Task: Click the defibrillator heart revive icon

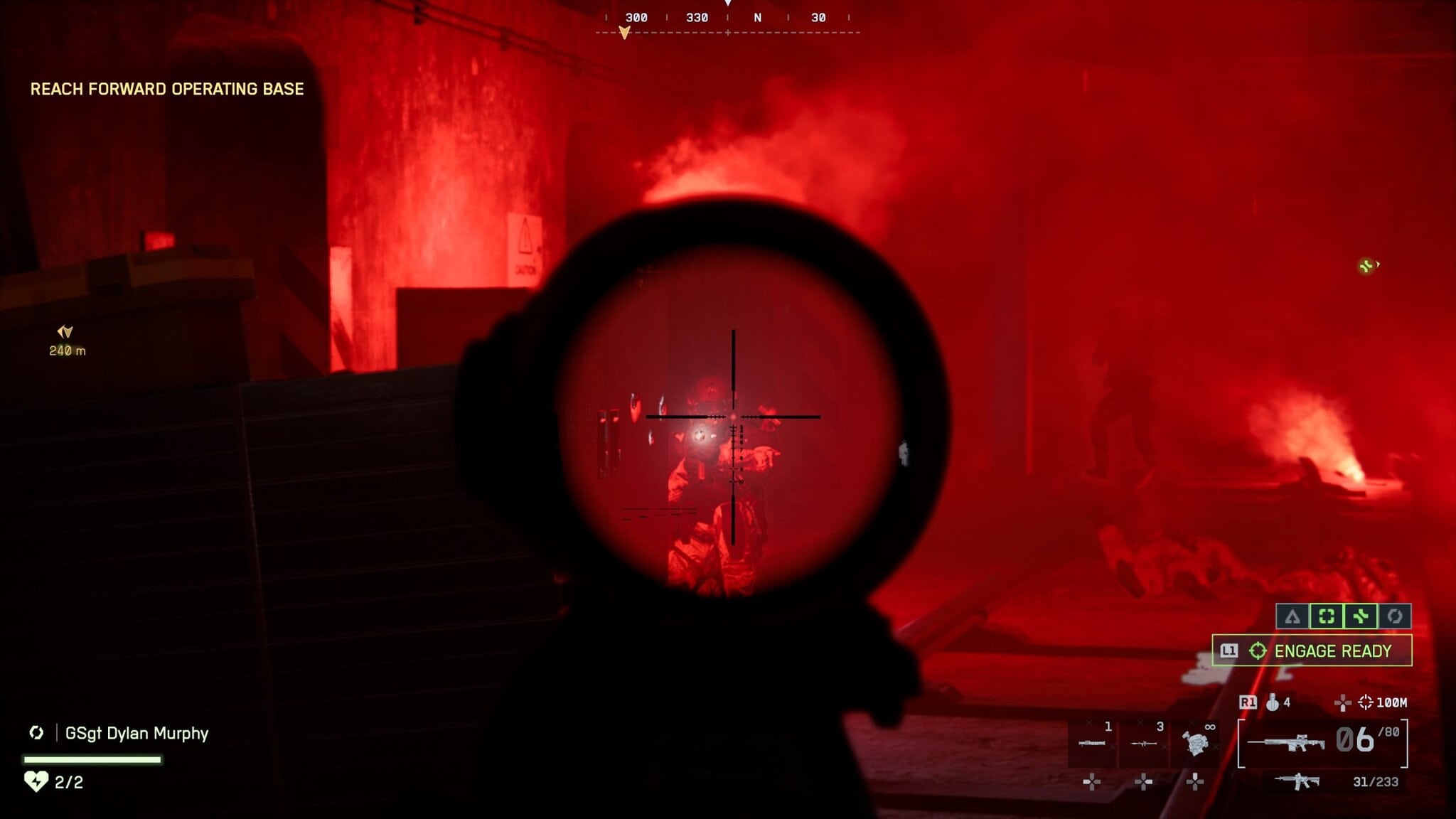Action: coord(36,782)
